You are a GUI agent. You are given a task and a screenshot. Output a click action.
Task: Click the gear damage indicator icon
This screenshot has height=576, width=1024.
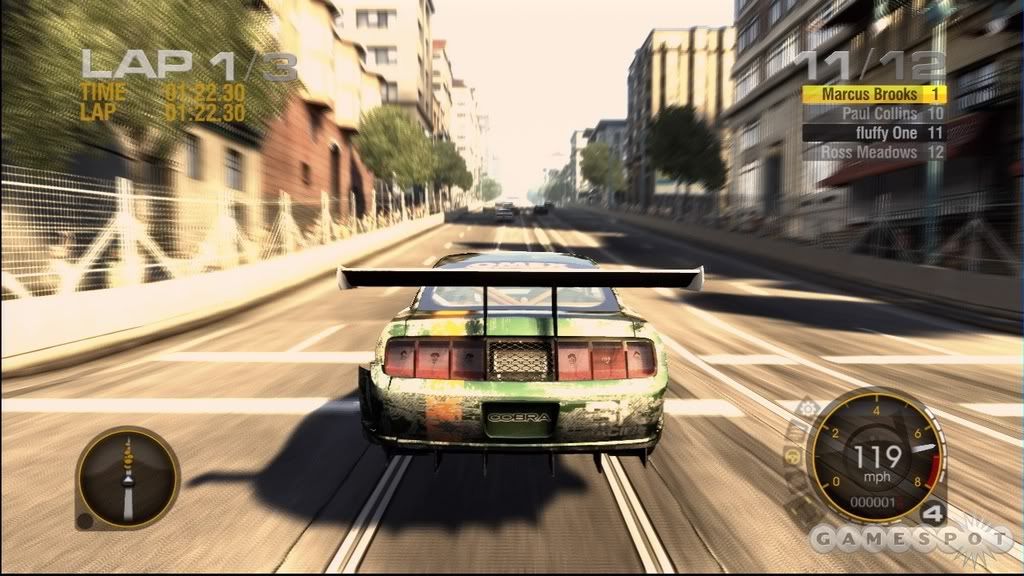click(807, 410)
